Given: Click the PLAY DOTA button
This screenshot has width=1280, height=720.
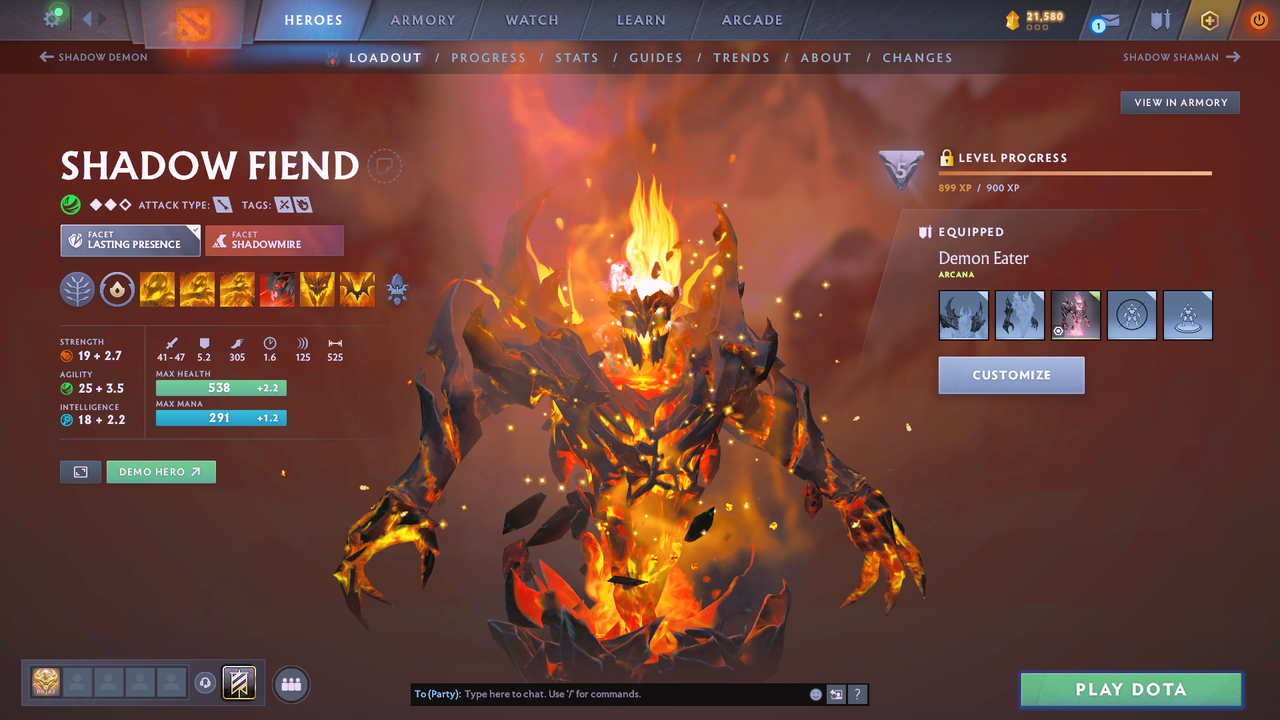Looking at the screenshot, I should [1130, 689].
